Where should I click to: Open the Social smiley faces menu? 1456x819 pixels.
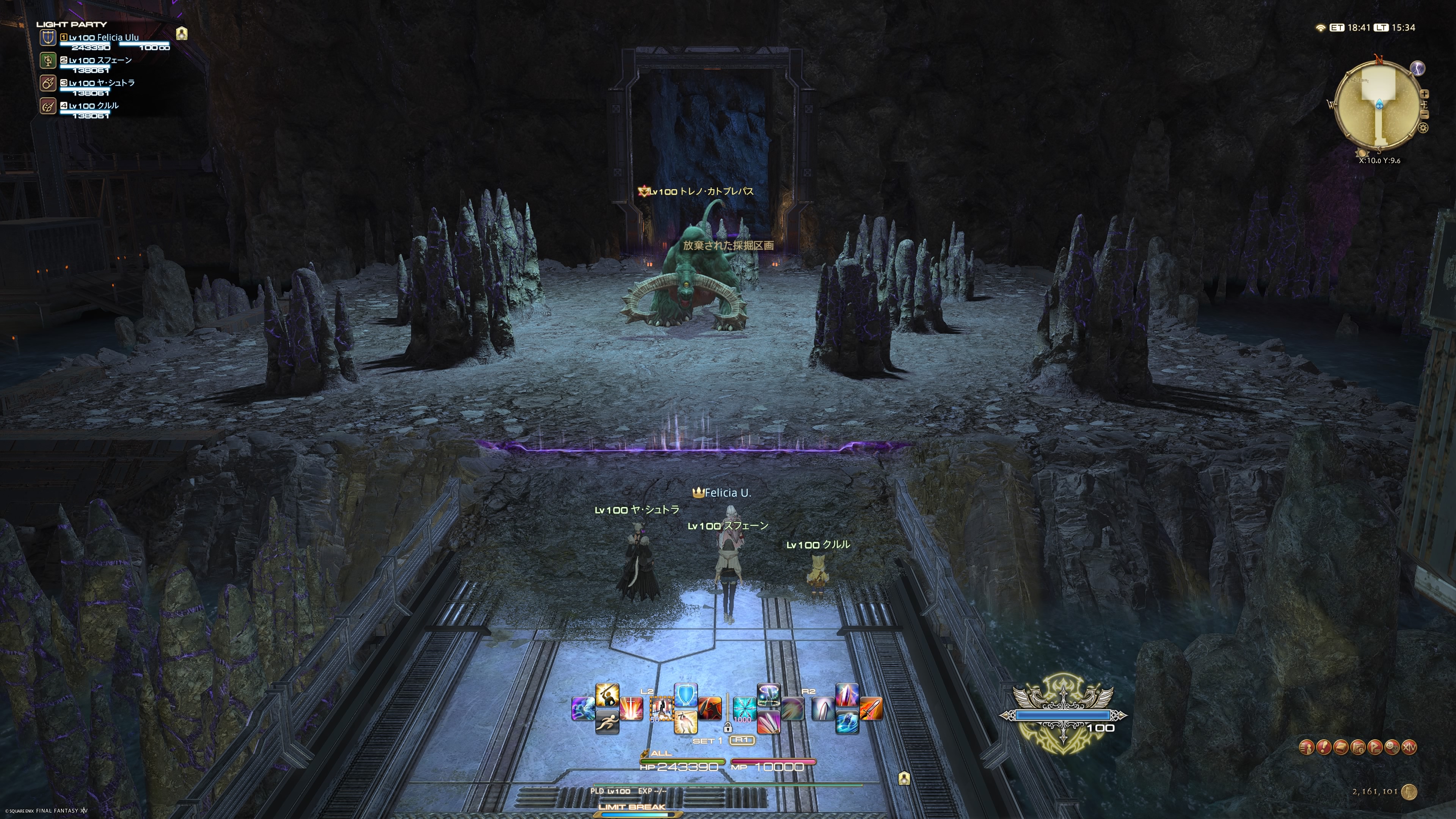click(x=1392, y=747)
